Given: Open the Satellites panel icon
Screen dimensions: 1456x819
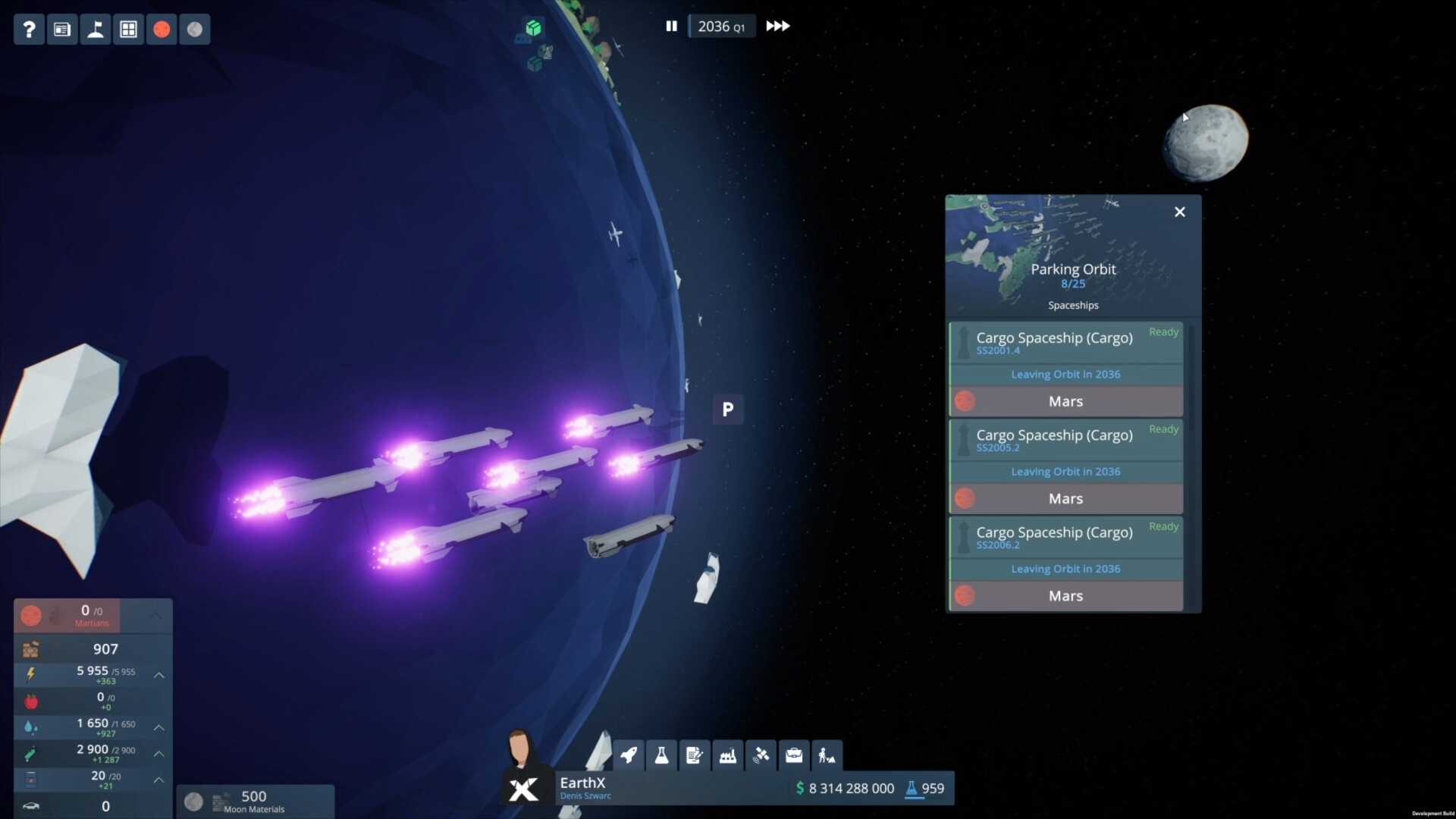Looking at the screenshot, I should point(761,755).
